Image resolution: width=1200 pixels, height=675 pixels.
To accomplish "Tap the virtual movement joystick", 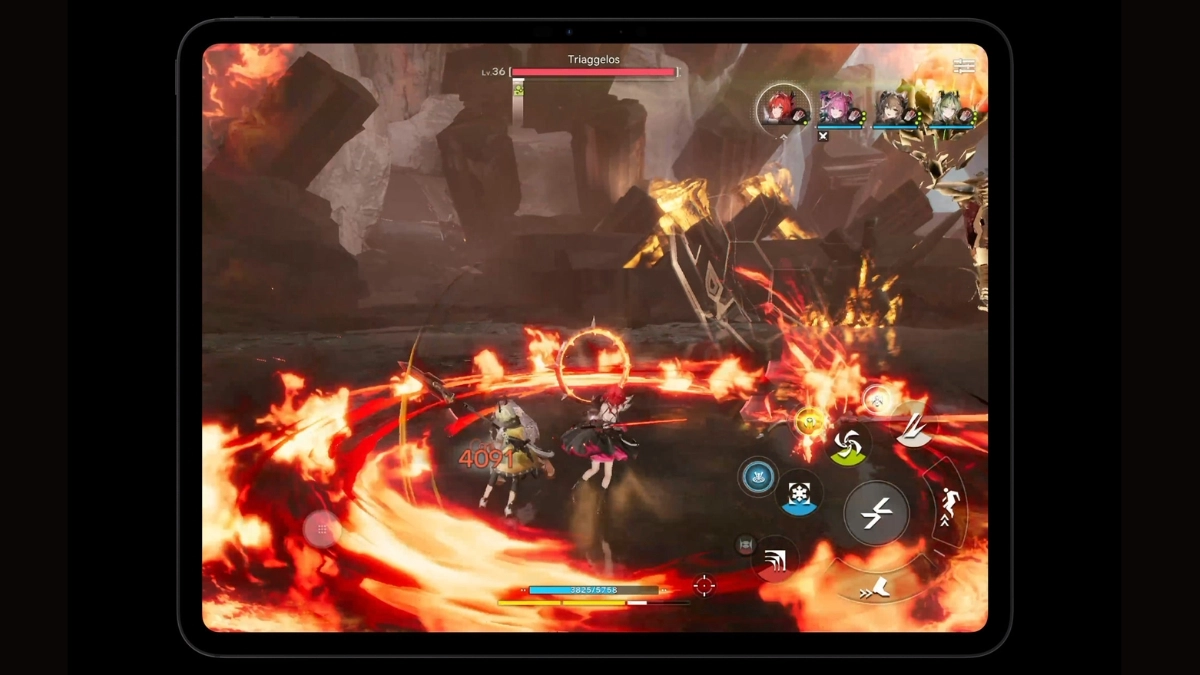I will pos(322,529).
